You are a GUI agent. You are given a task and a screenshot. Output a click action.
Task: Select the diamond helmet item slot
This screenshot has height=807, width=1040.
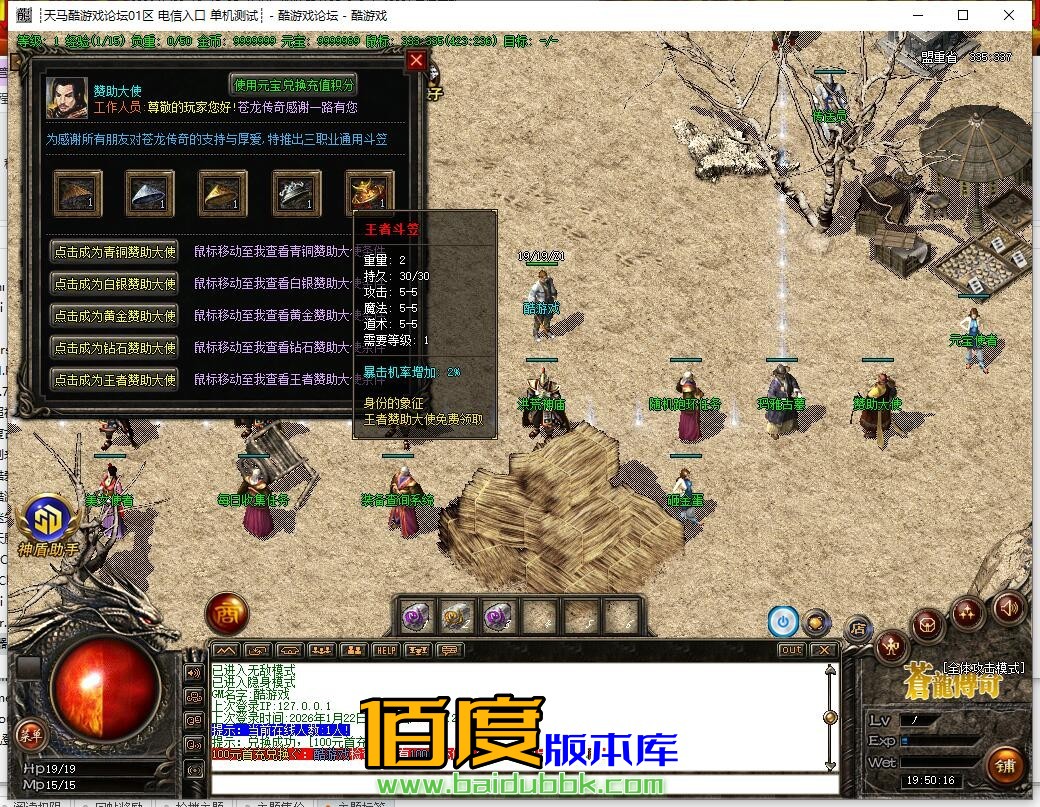tap(297, 193)
